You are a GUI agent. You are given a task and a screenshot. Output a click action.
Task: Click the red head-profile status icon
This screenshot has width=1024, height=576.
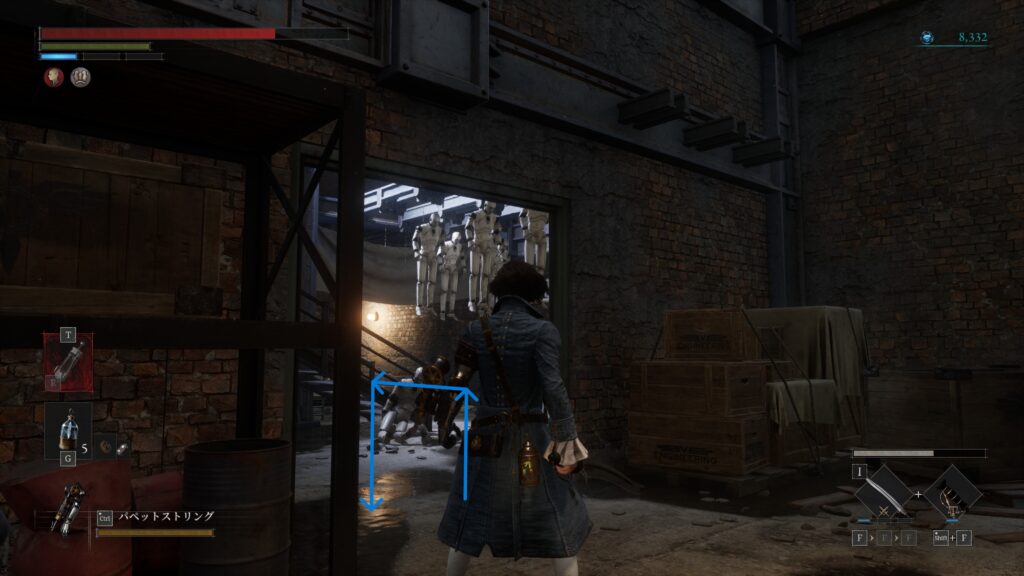coord(54,77)
